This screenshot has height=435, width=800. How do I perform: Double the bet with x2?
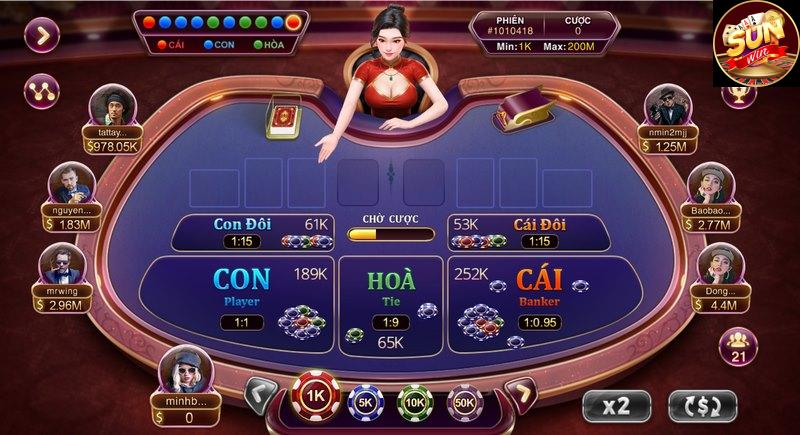(616, 405)
